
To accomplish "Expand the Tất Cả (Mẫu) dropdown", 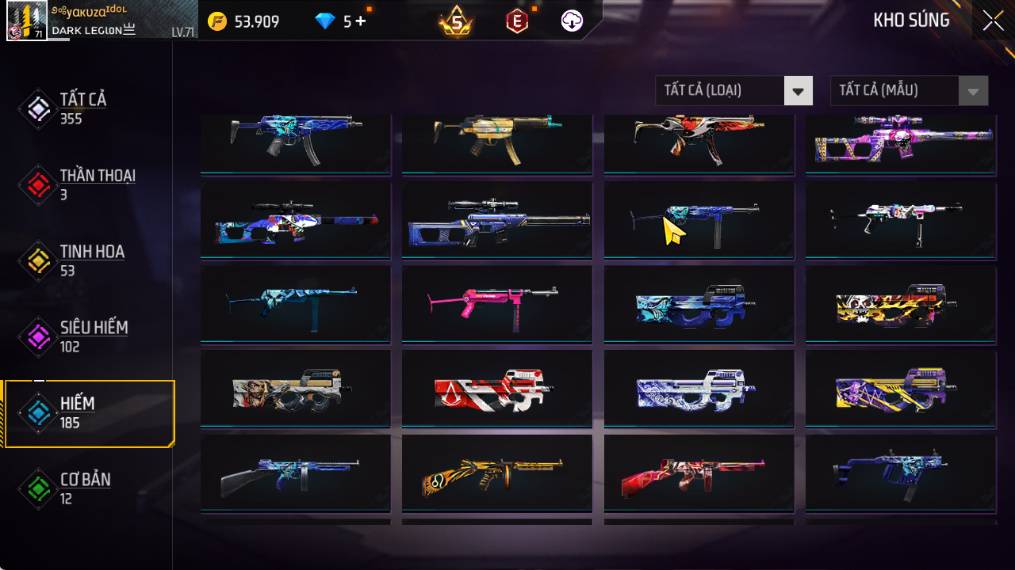I will pyautogui.click(x=908, y=91).
